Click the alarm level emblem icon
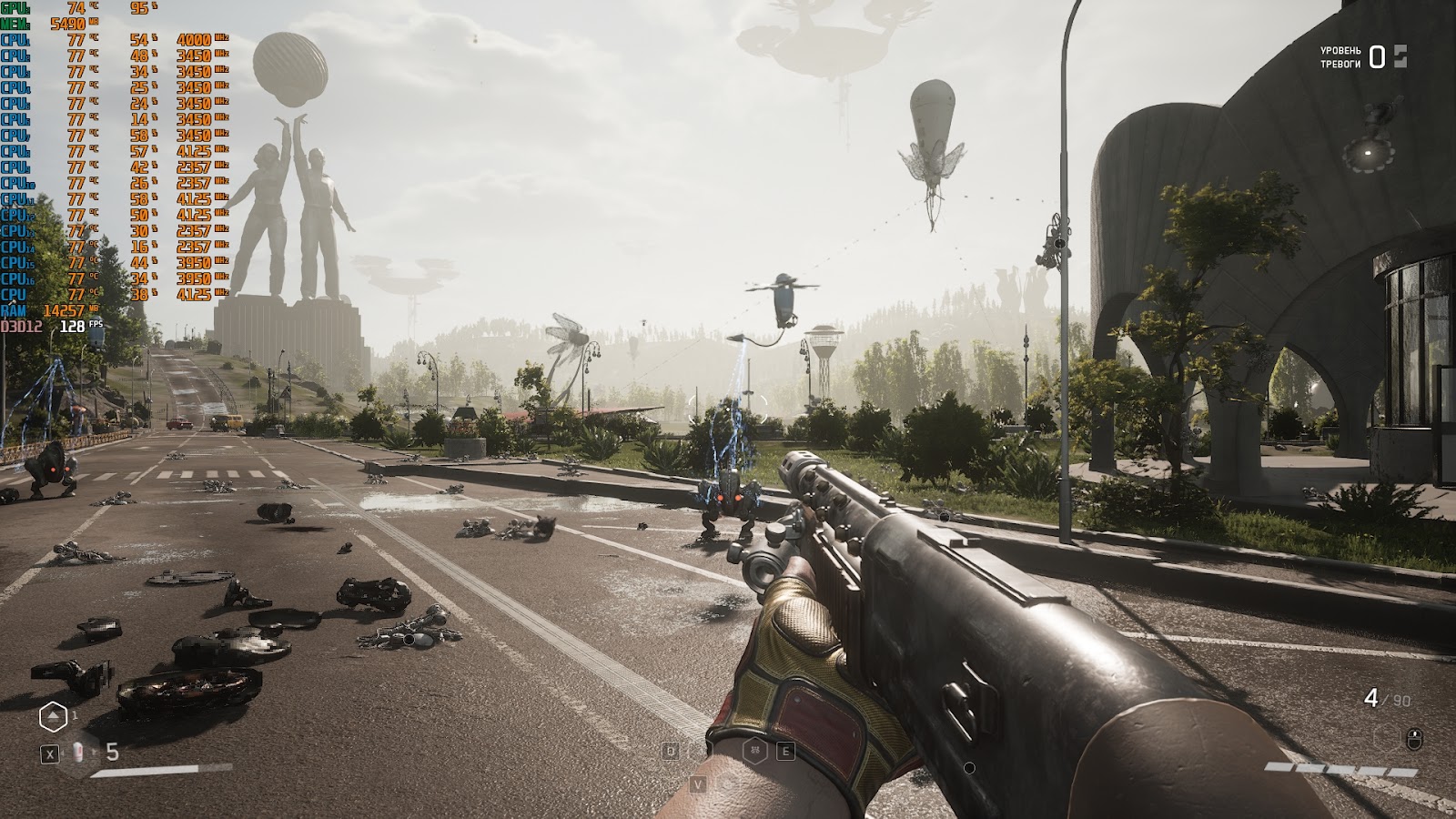Viewport: 1456px width, 819px height. (x=1400, y=56)
